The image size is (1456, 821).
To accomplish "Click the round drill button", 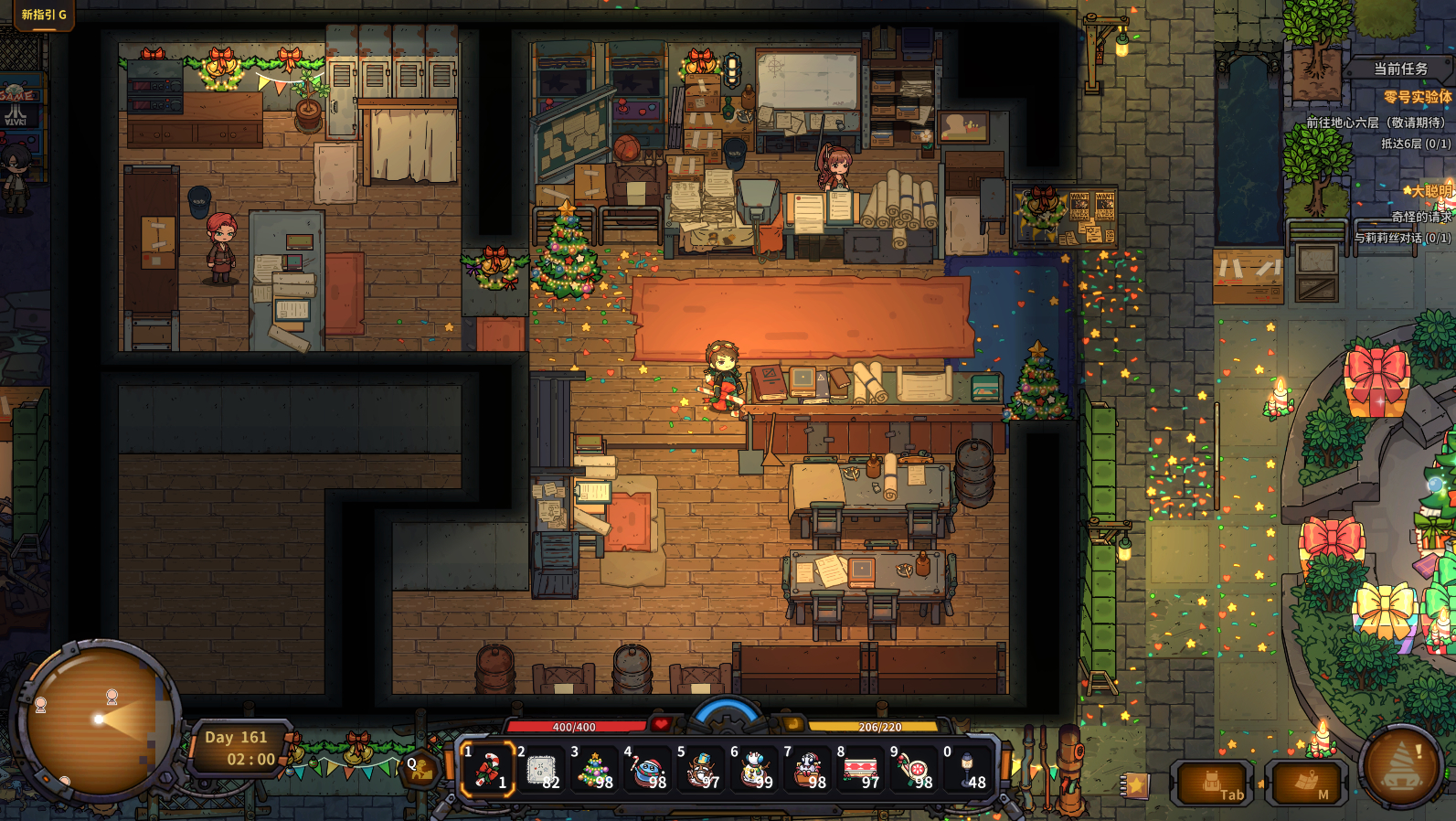I will click(x=1400, y=766).
